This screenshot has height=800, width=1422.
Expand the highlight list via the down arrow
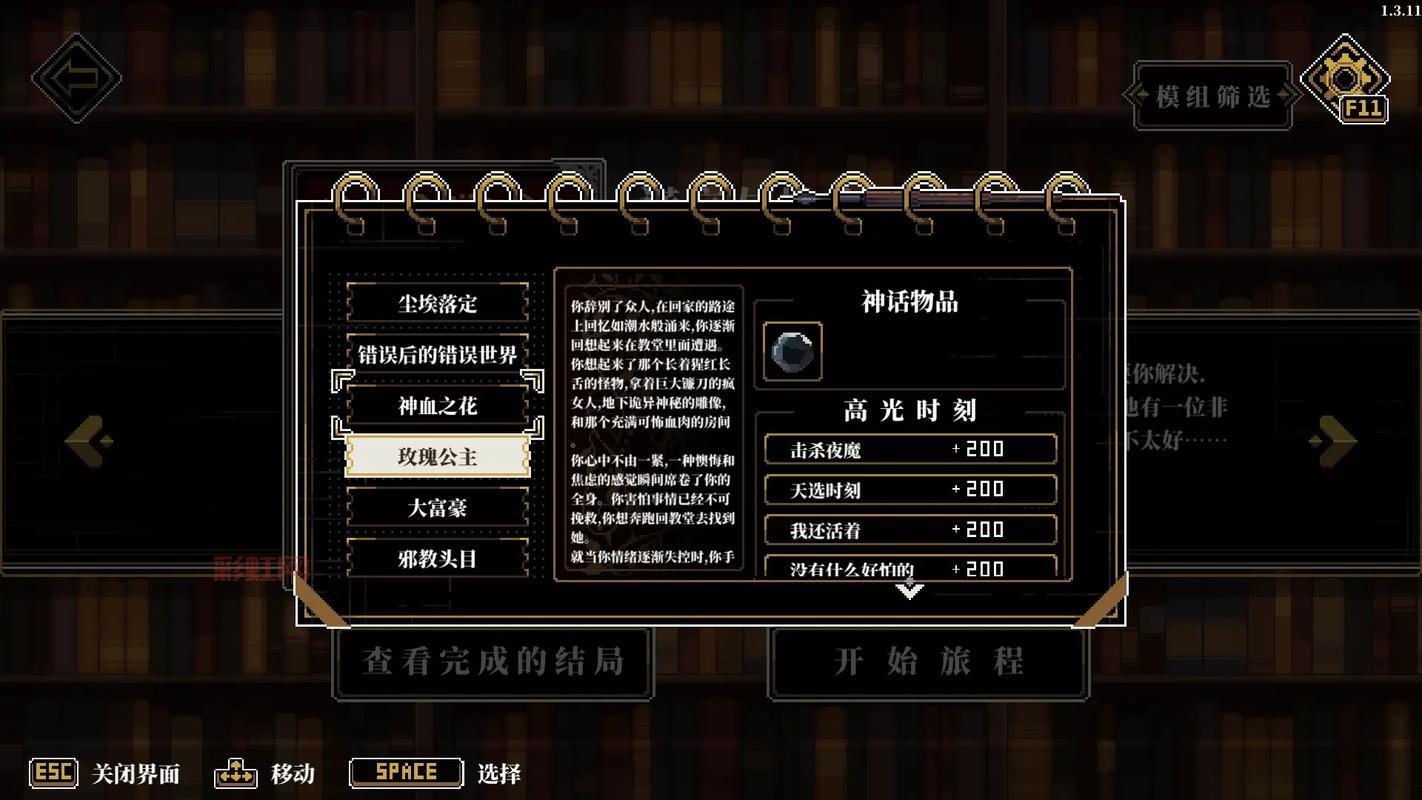908,590
